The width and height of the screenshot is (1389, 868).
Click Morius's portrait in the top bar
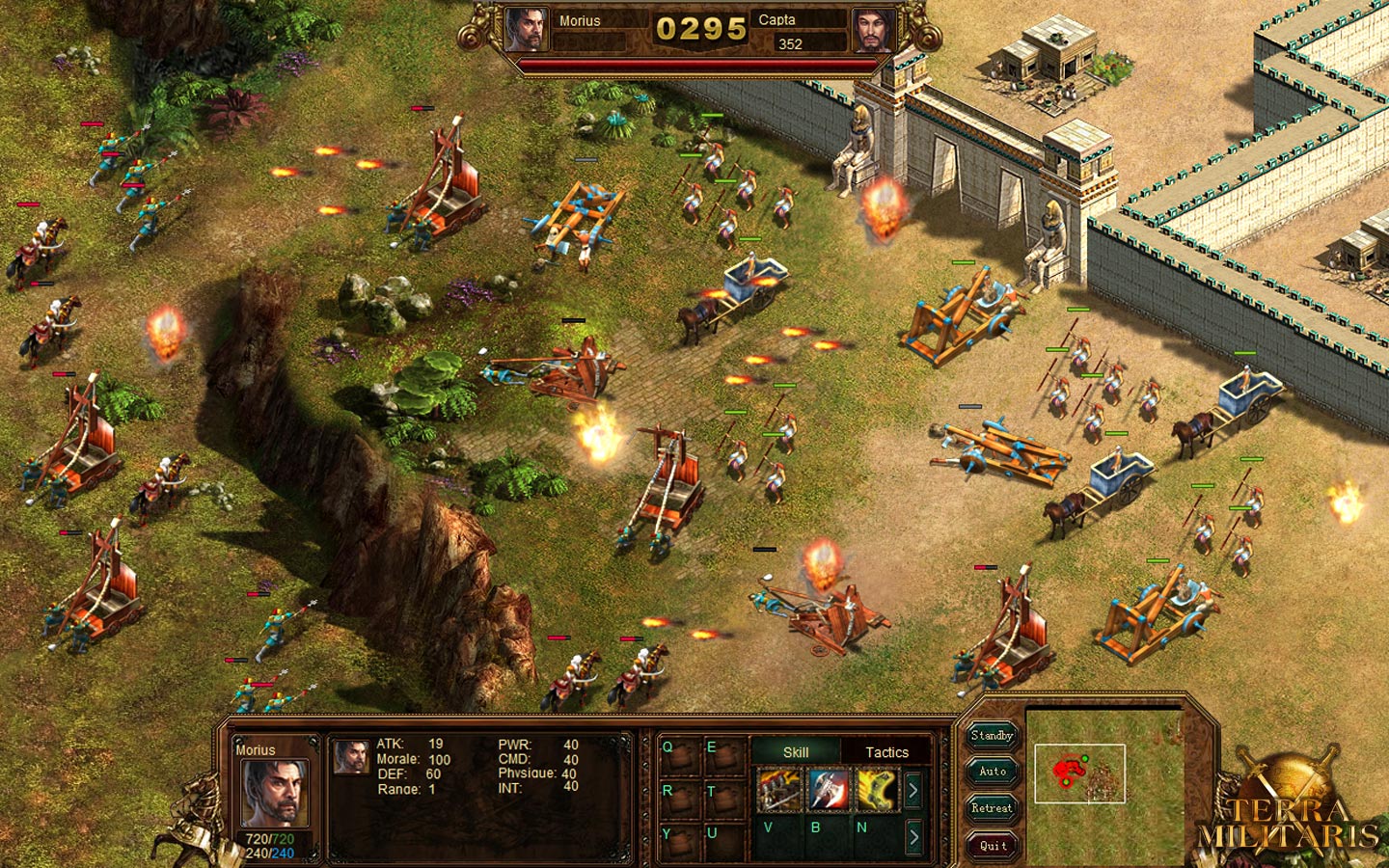coord(527,31)
